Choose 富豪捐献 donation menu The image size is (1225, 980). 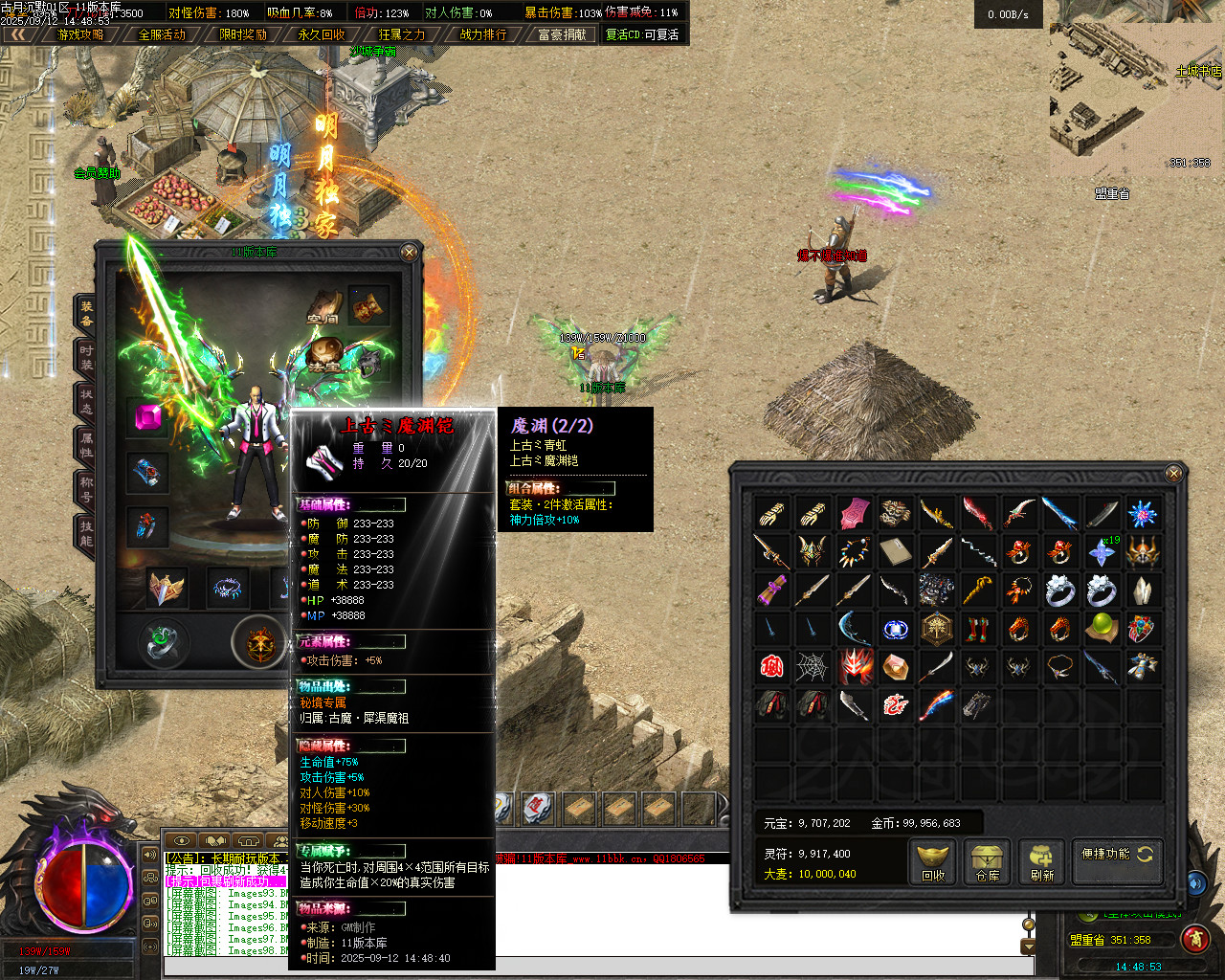(563, 34)
